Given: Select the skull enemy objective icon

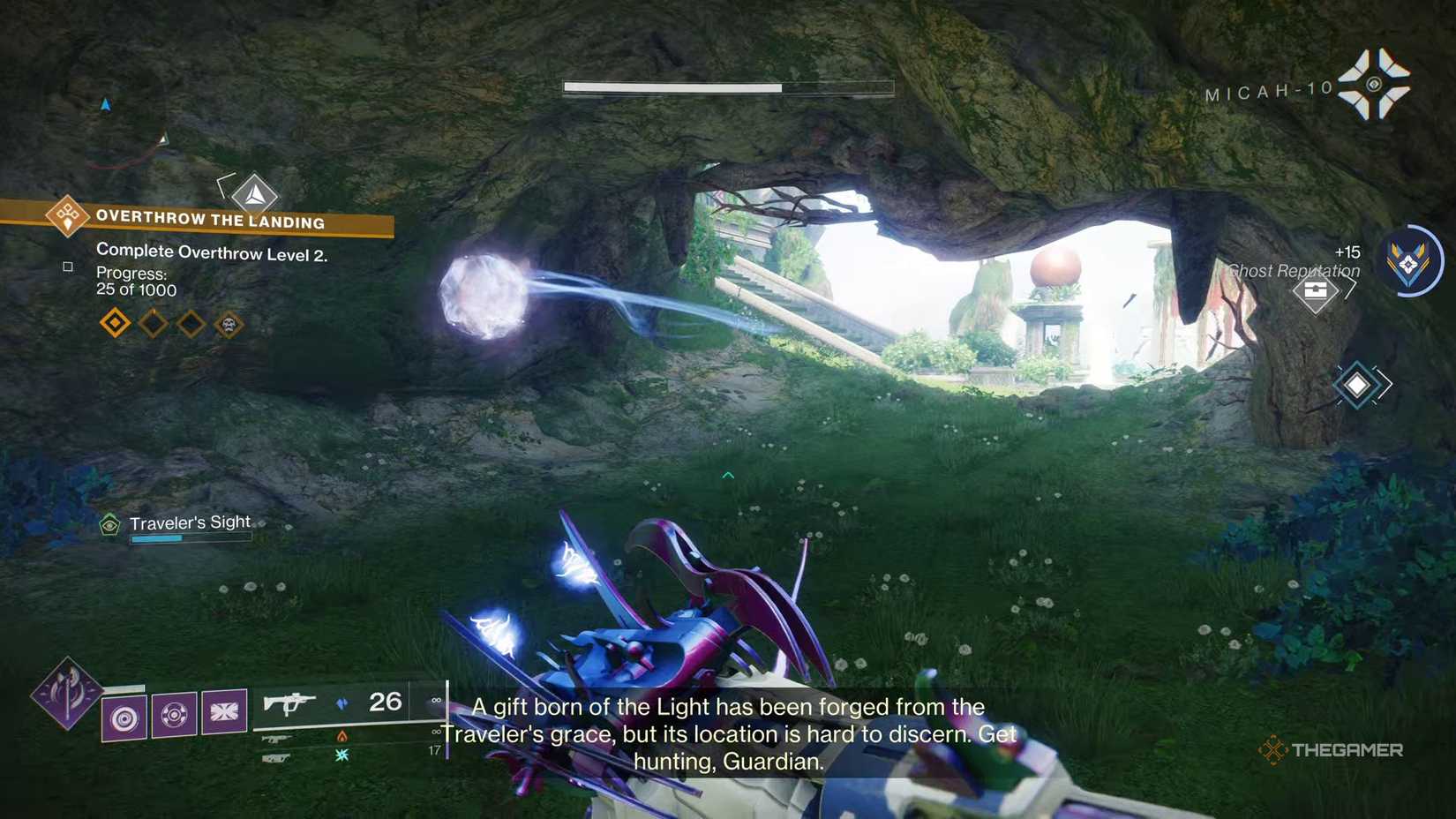Looking at the screenshot, I should tap(228, 324).
